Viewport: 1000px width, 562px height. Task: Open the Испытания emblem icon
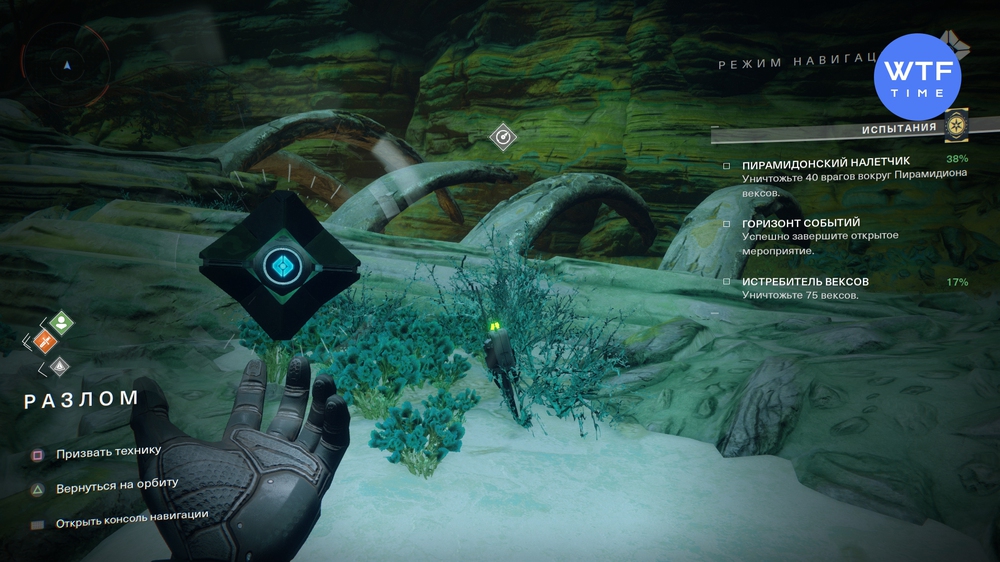(956, 126)
